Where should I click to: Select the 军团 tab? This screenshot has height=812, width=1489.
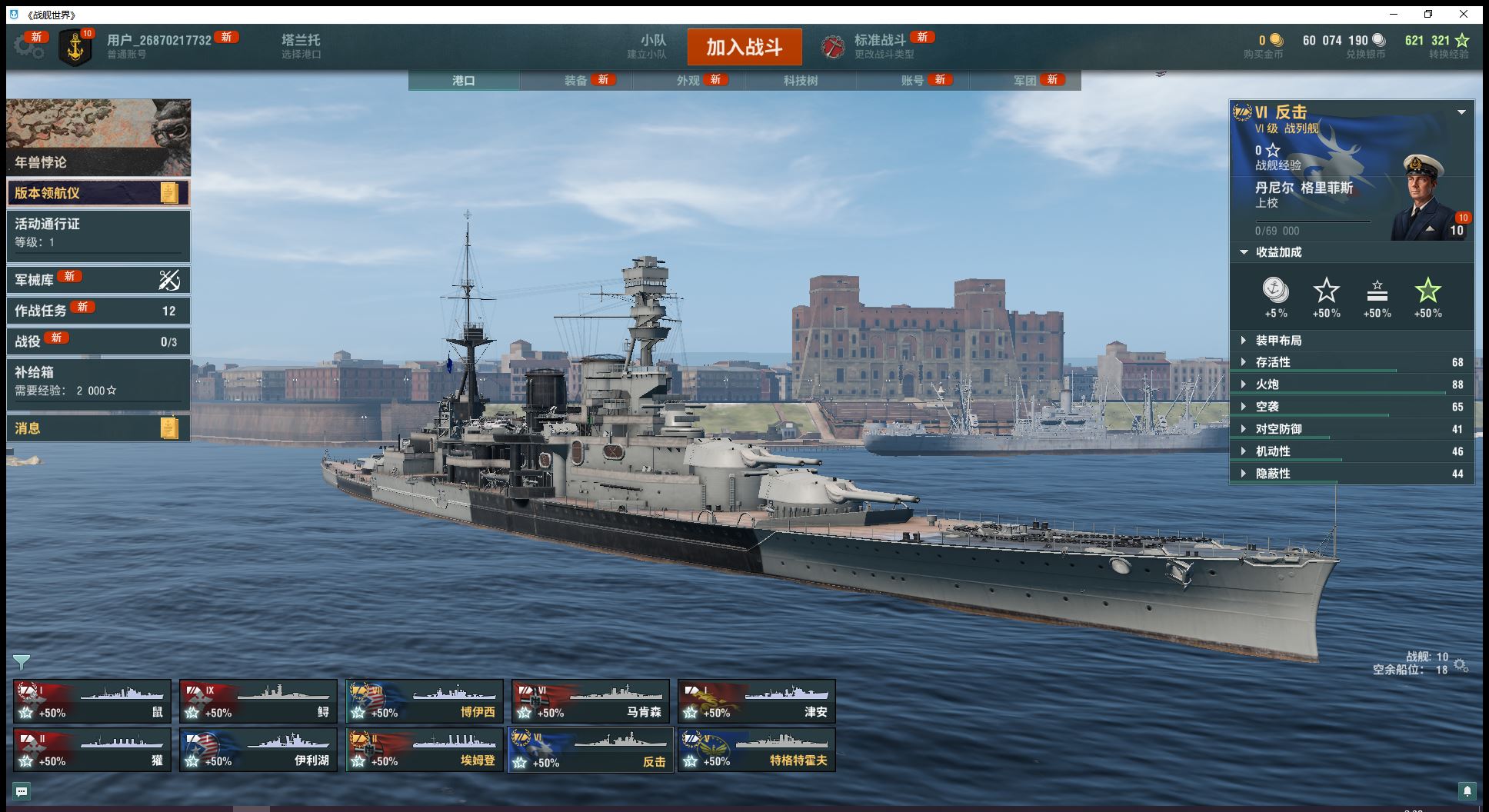(1025, 81)
